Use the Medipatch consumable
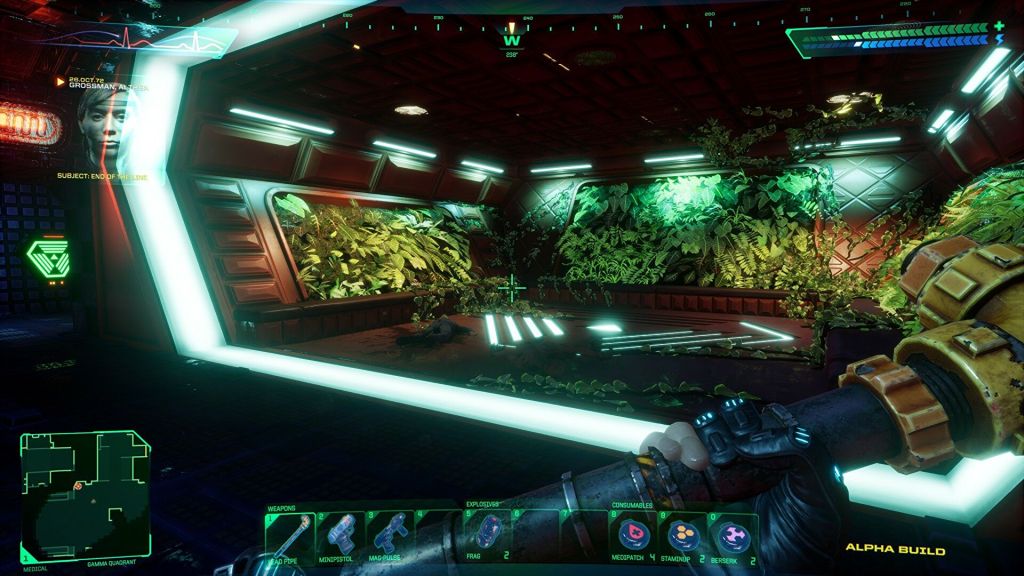The height and width of the screenshot is (576, 1024). 633,536
